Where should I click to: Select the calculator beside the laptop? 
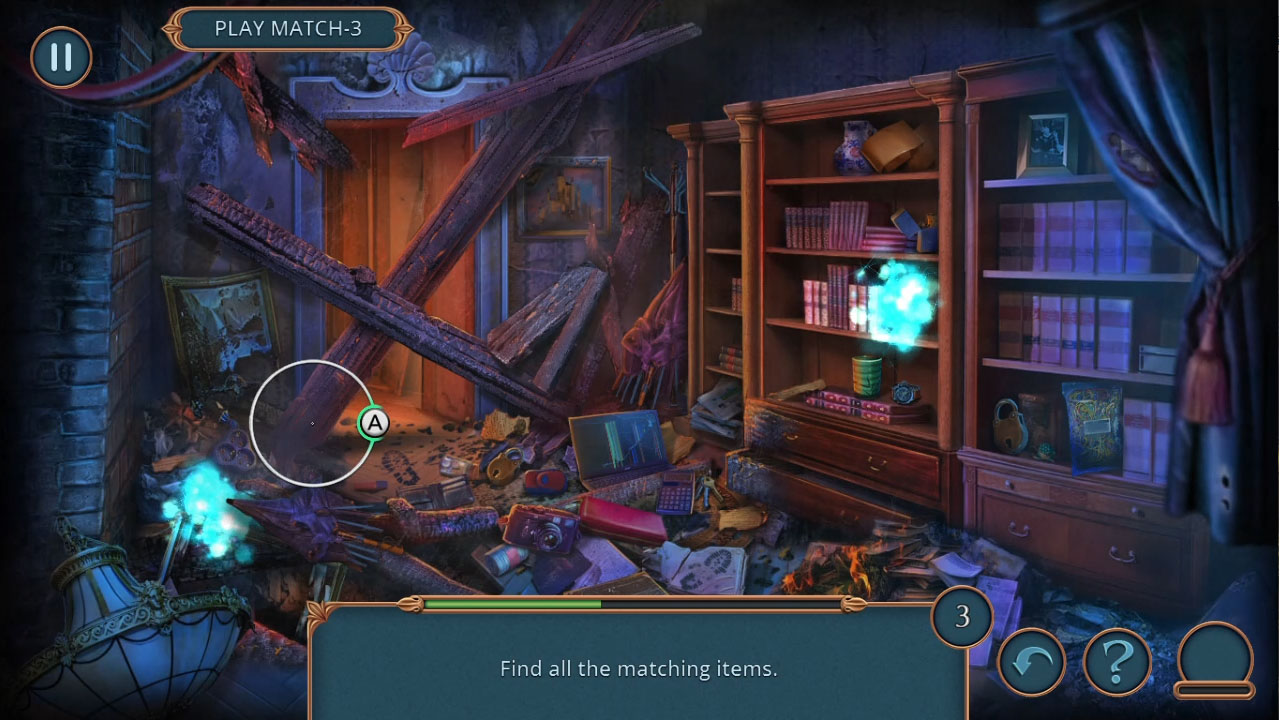pyautogui.click(x=674, y=492)
